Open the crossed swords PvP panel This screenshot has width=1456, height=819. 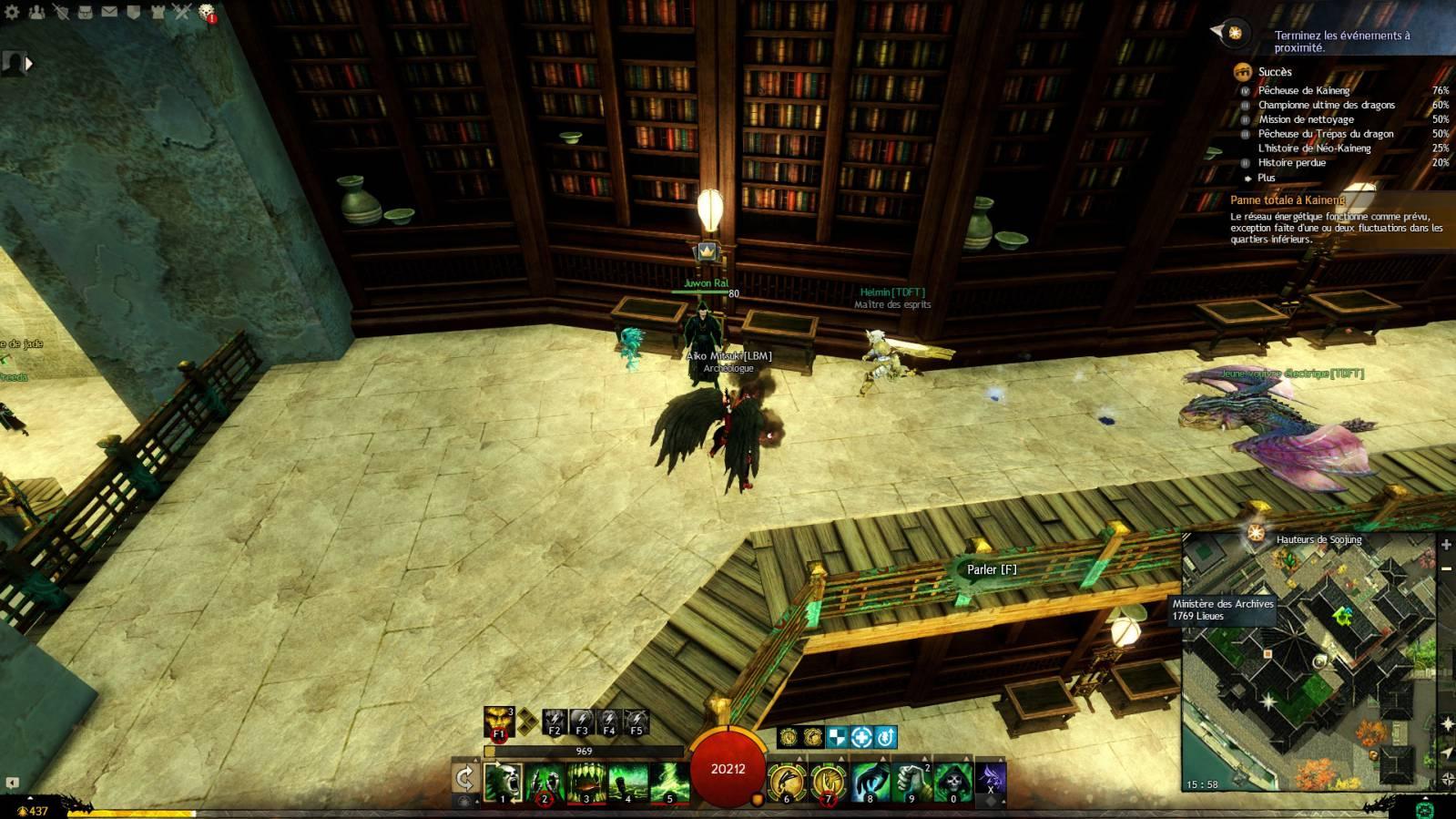pyautogui.click(x=182, y=12)
